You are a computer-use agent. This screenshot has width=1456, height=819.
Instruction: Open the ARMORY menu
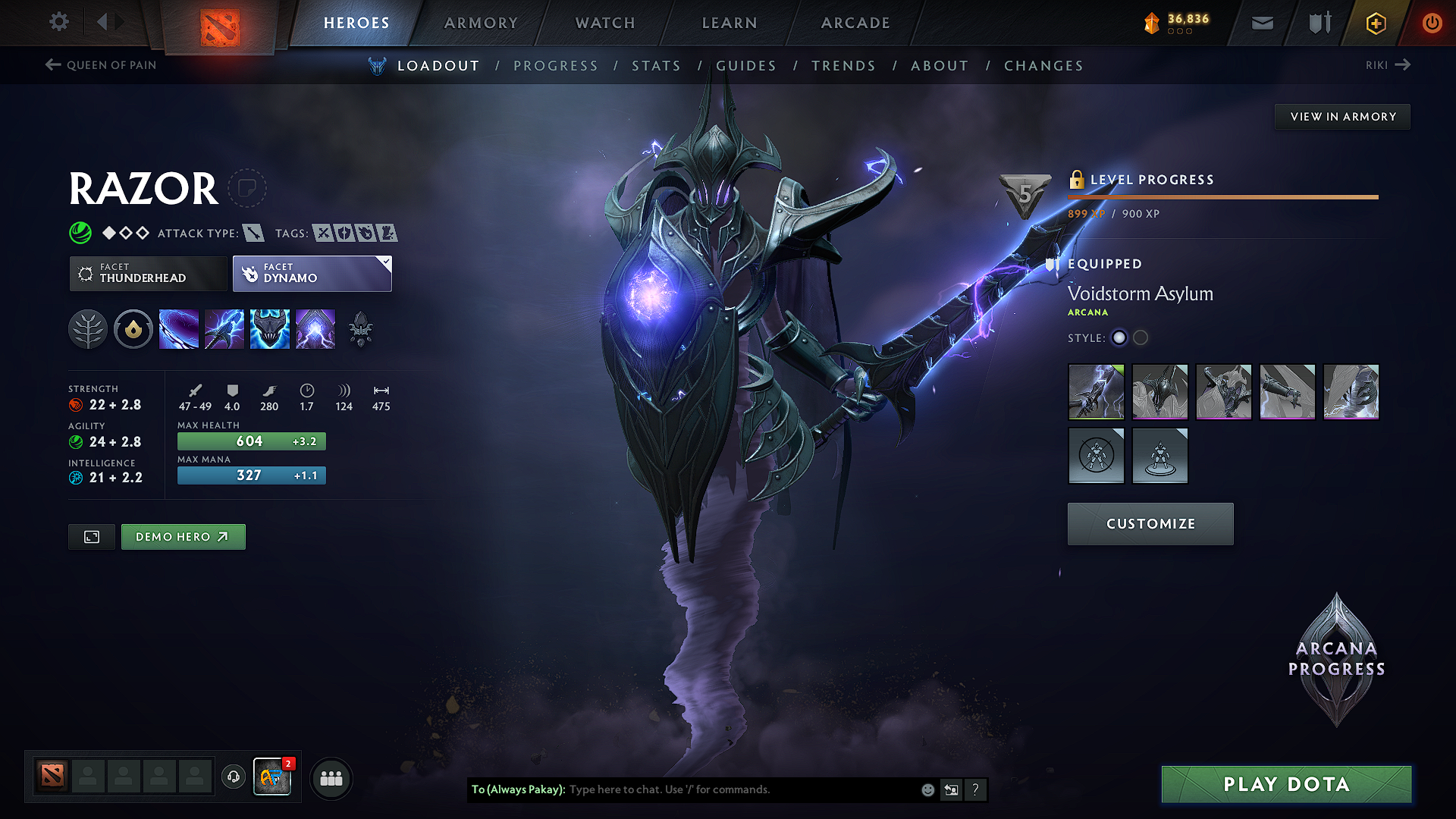(481, 23)
